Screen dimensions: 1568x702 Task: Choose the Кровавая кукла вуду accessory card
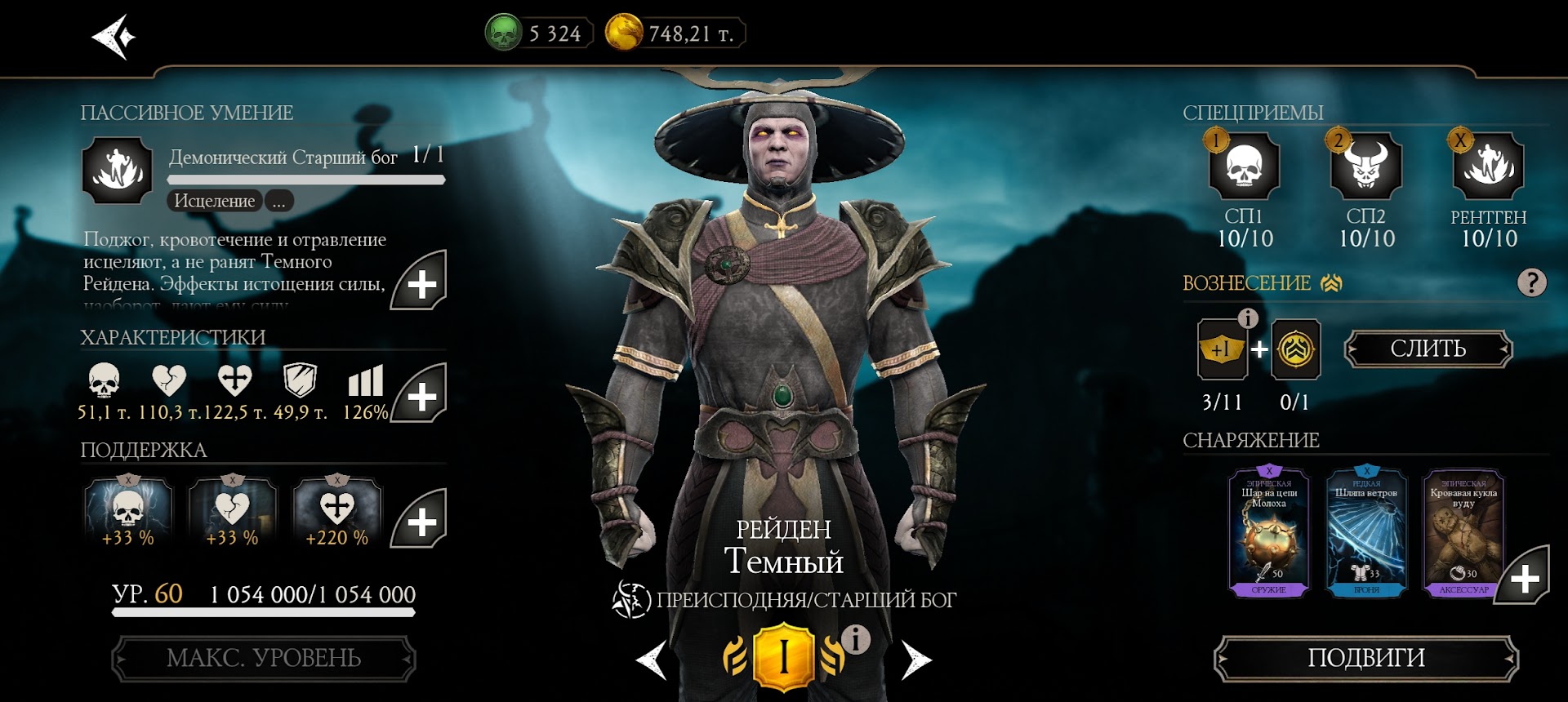[1463, 532]
